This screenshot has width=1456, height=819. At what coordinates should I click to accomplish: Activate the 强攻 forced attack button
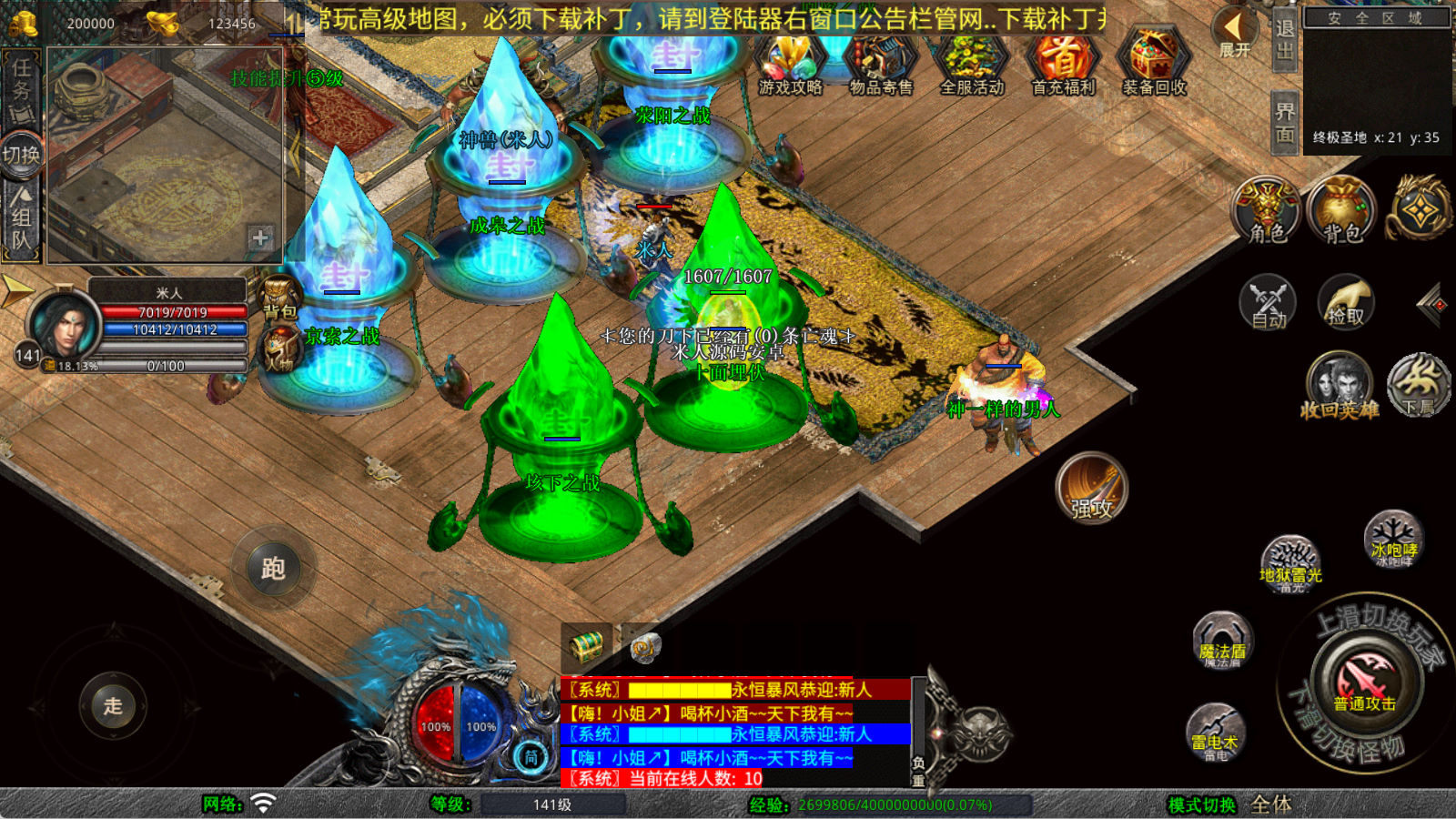coord(1092,488)
